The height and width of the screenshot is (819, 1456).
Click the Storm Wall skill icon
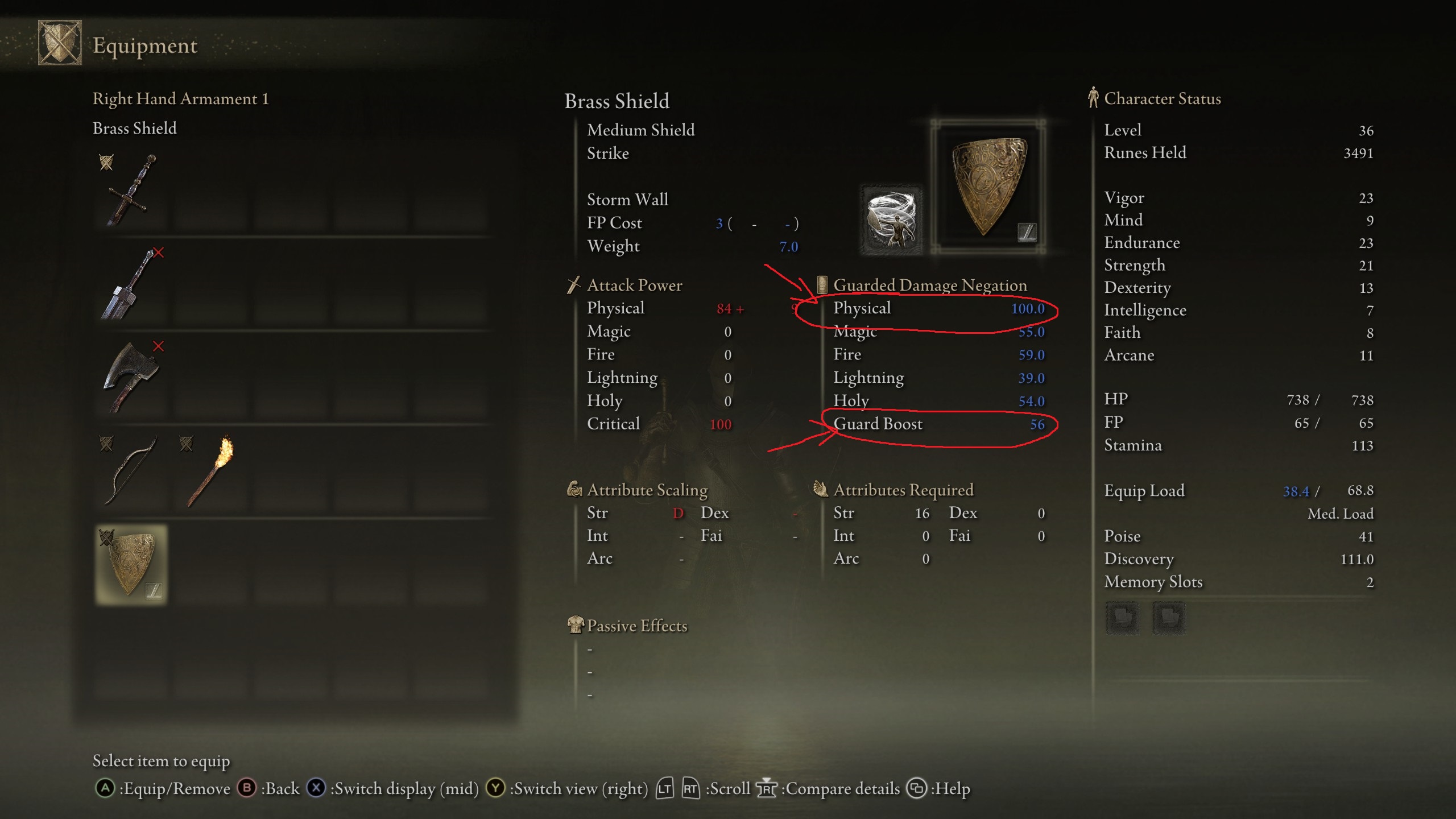tap(891, 220)
